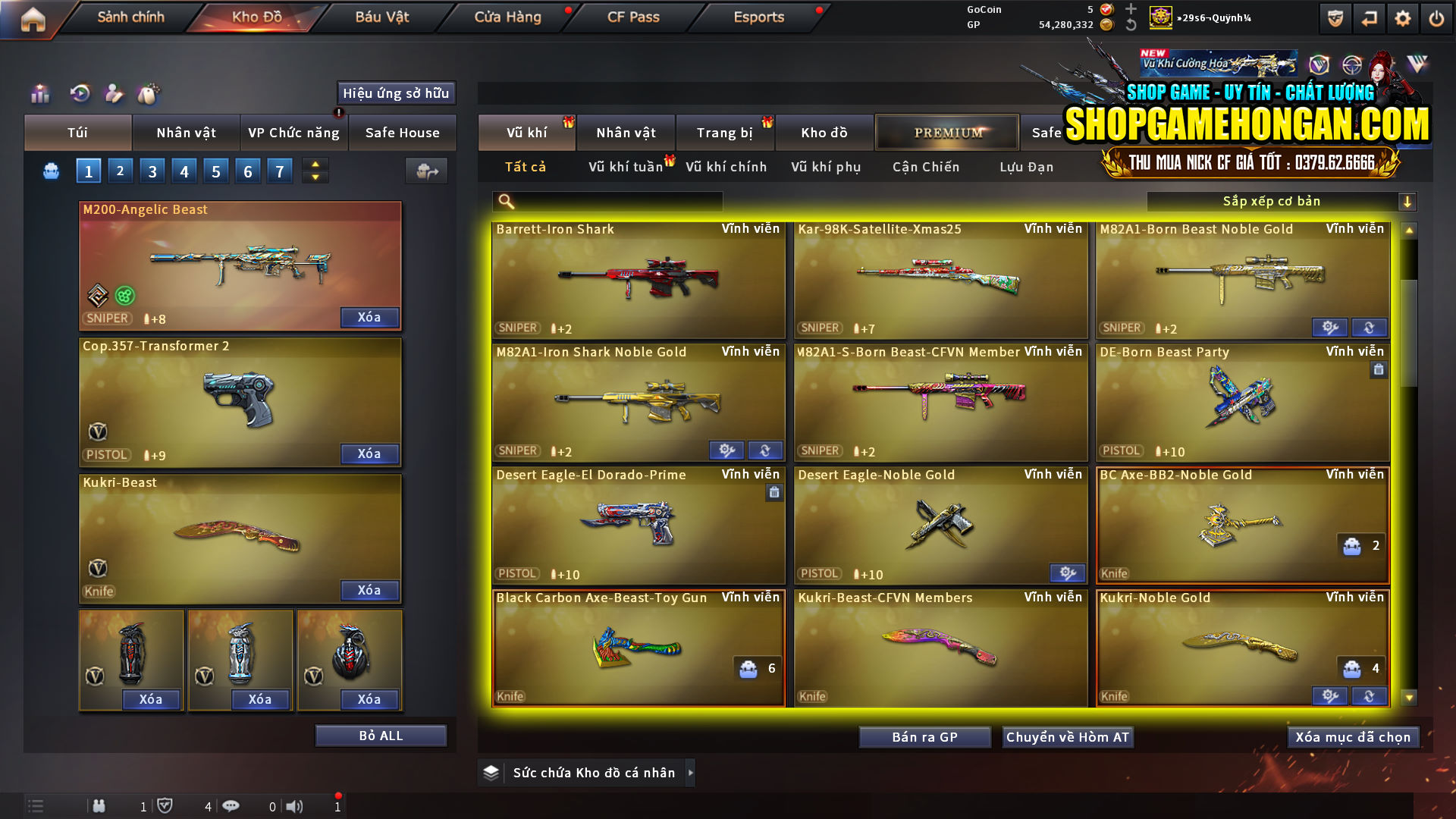Click the yellow up arrow beside bag slots
This screenshot has height=819, width=1456.
coord(315,164)
